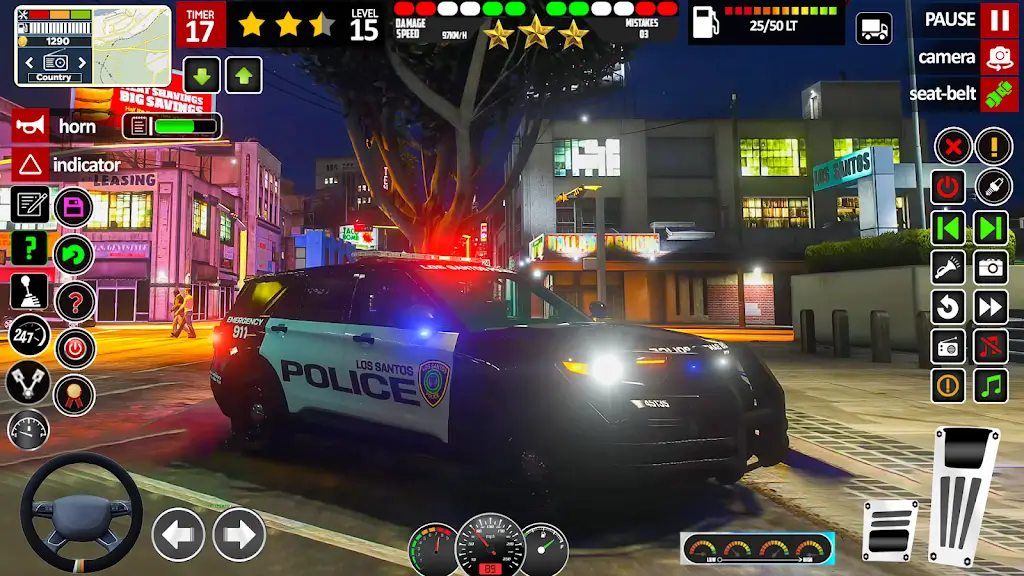
Task: Click the red X button
Action: click(x=953, y=147)
